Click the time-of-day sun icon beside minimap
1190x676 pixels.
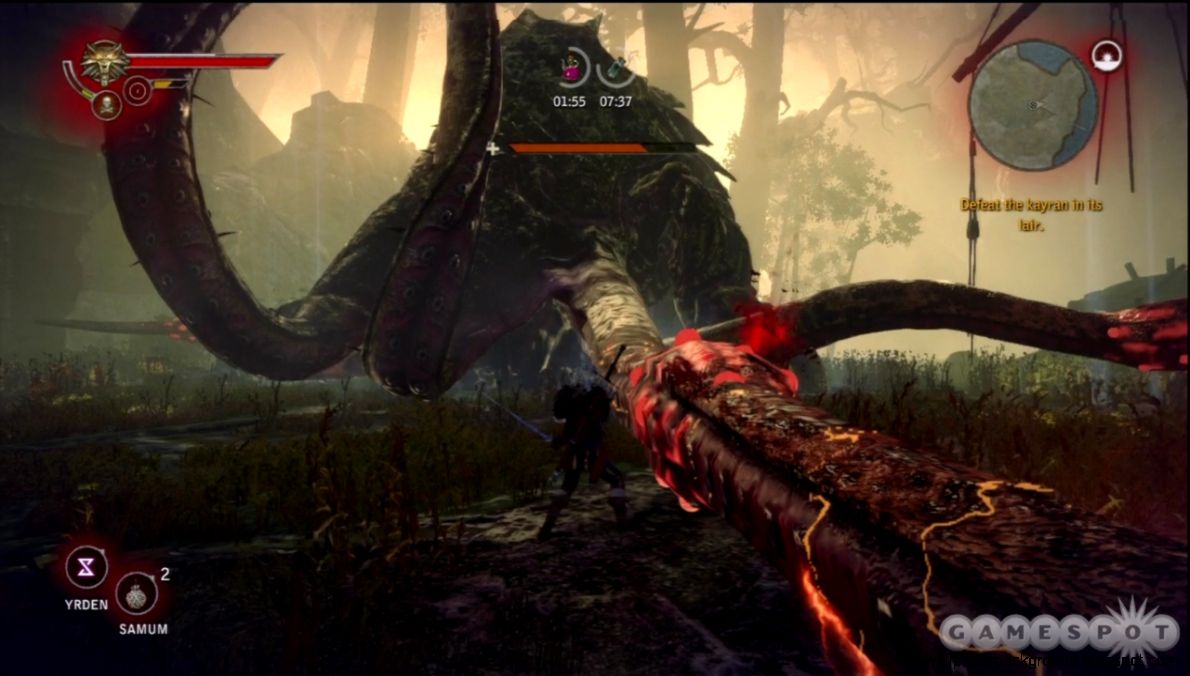tap(1105, 55)
